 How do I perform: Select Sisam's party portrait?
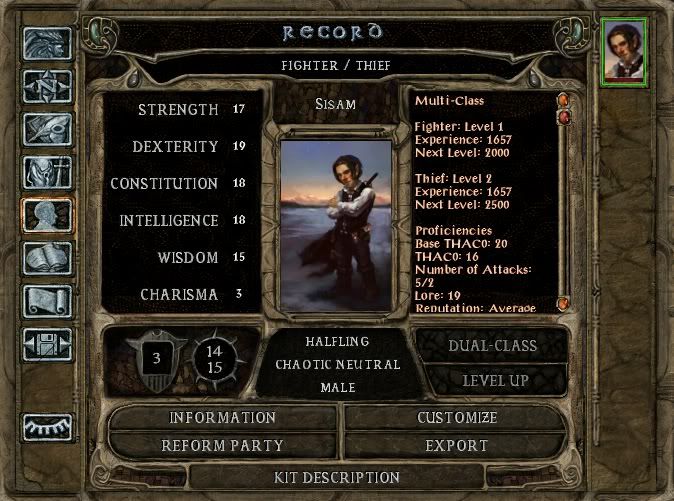pyautogui.click(x=624, y=53)
